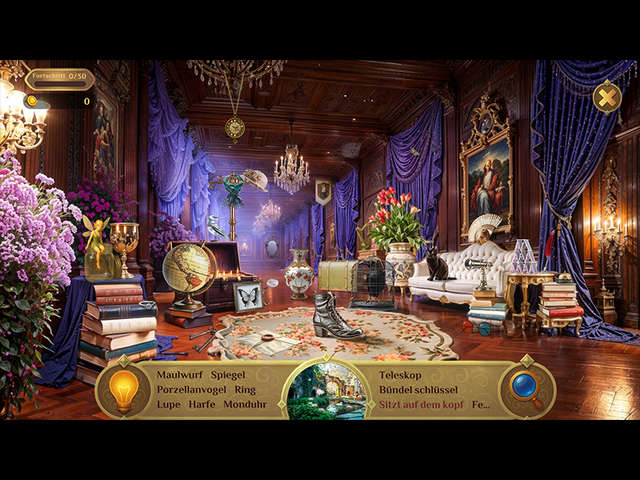Use the lightbulb hint button

[123, 390]
